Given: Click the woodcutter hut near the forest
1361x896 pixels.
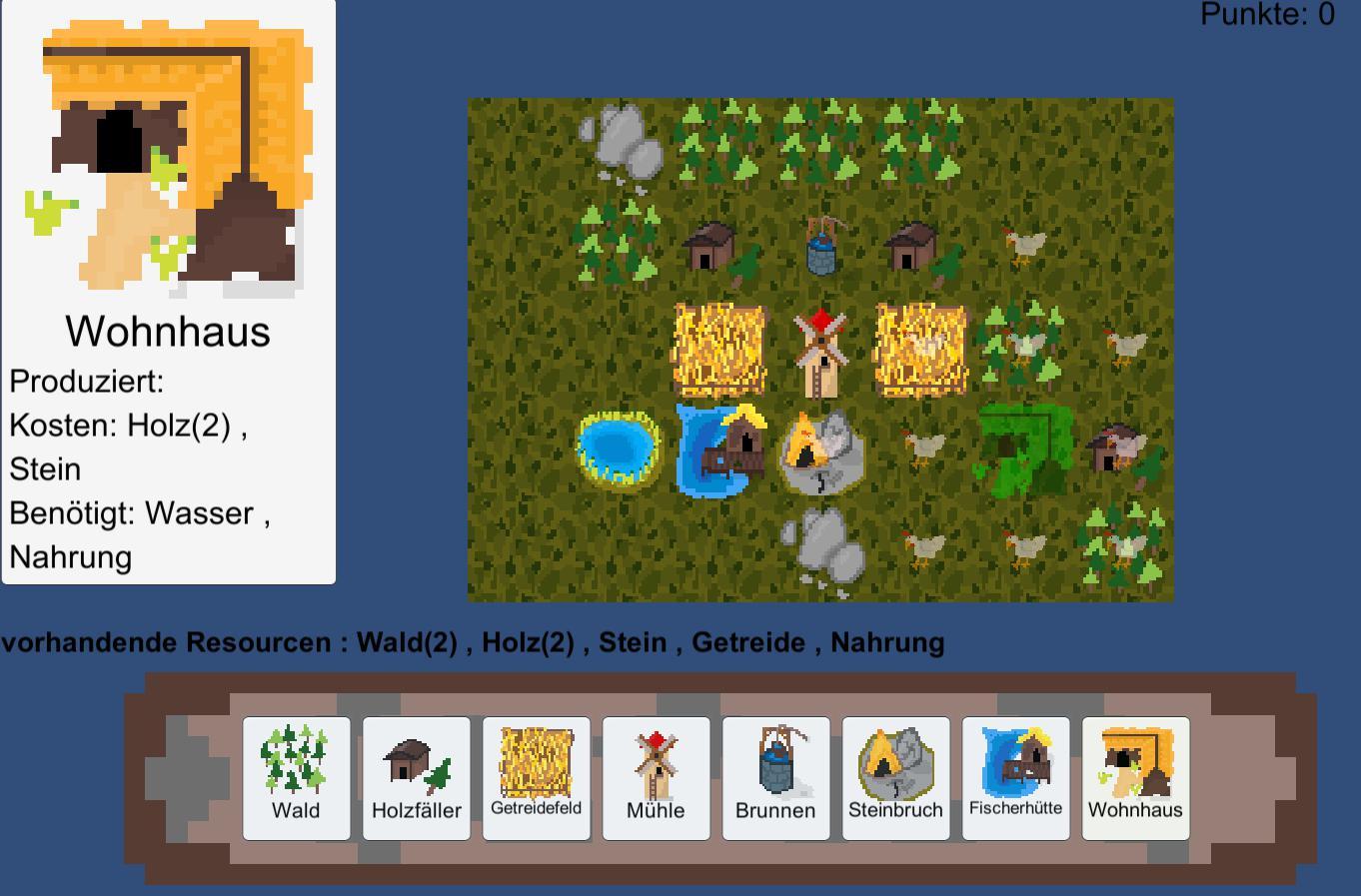Looking at the screenshot, I should (709, 250).
